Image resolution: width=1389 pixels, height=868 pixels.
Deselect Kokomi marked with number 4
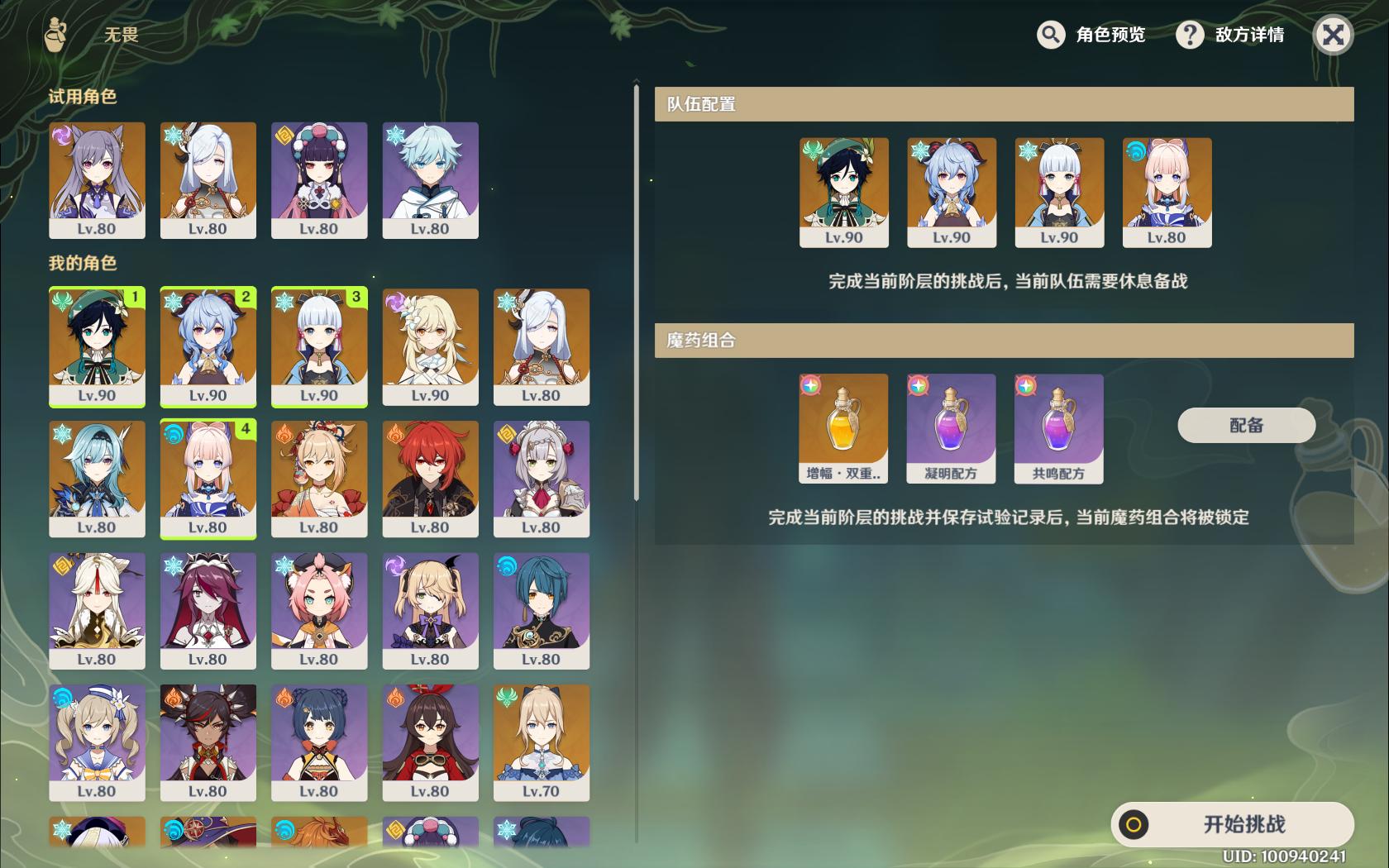[208, 478]
